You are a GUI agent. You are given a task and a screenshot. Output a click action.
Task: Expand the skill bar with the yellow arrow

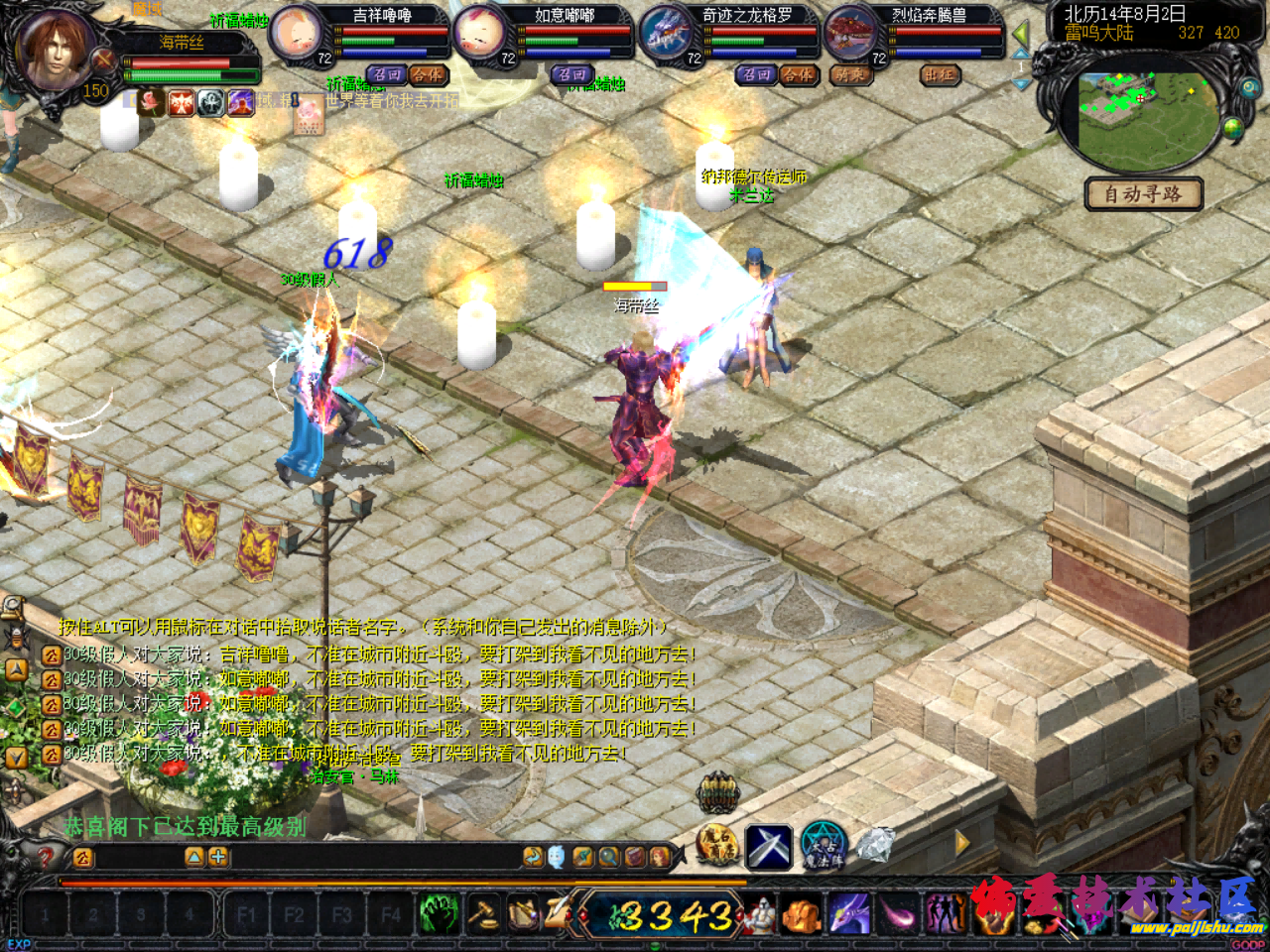(961, 843)
